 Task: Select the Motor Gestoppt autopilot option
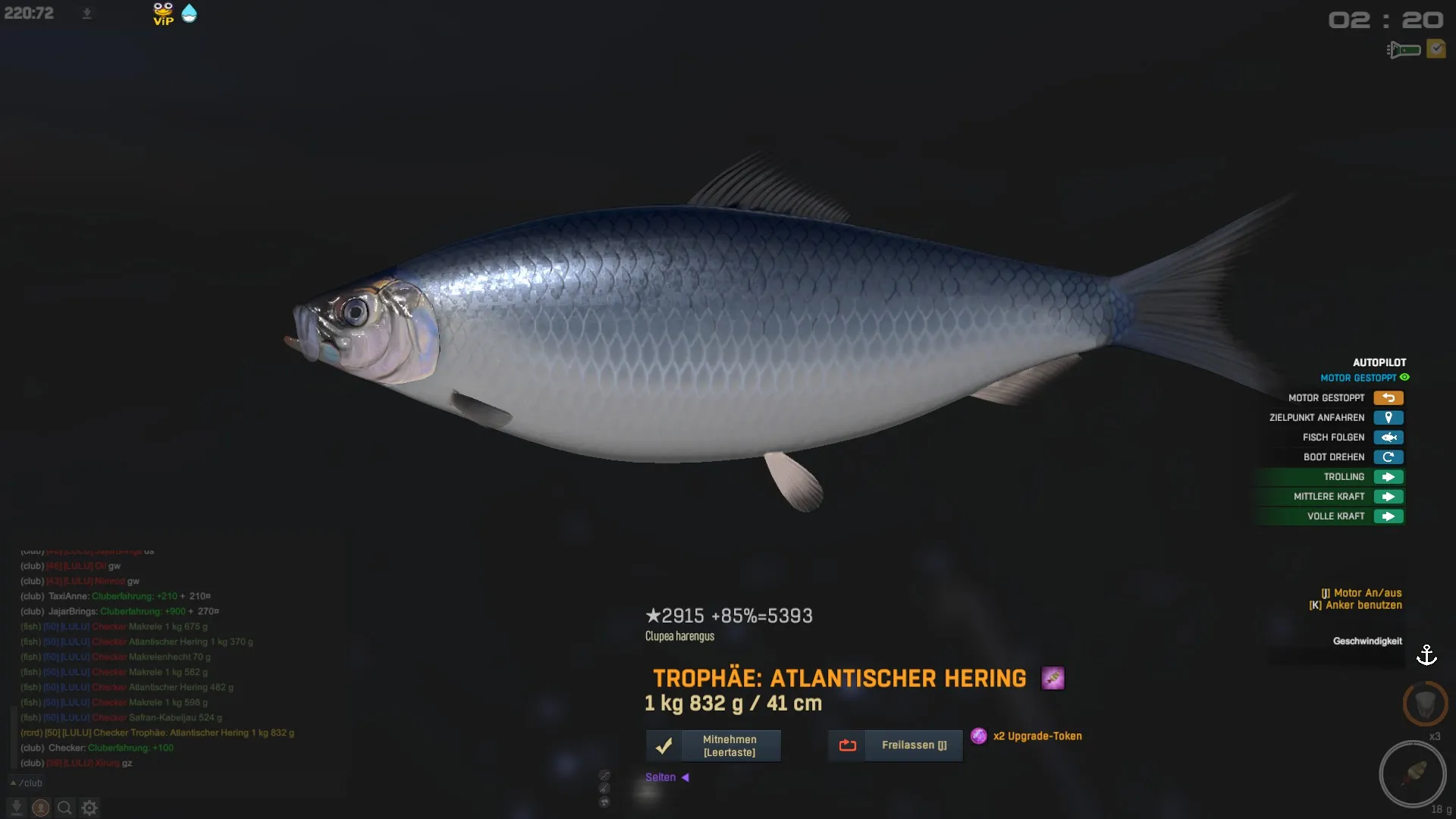point(1388,398)
